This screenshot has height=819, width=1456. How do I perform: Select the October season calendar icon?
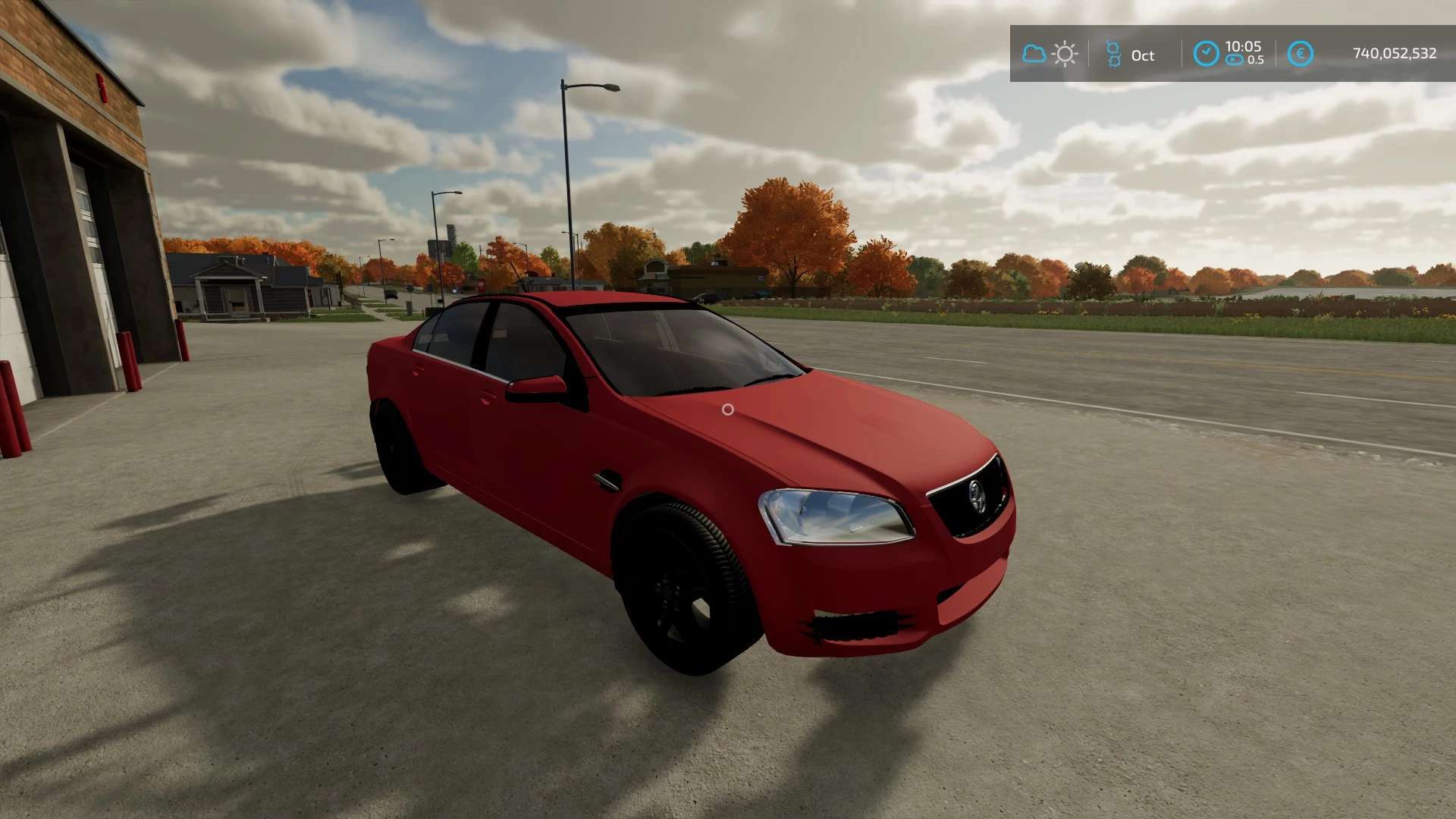point(1113,54)
